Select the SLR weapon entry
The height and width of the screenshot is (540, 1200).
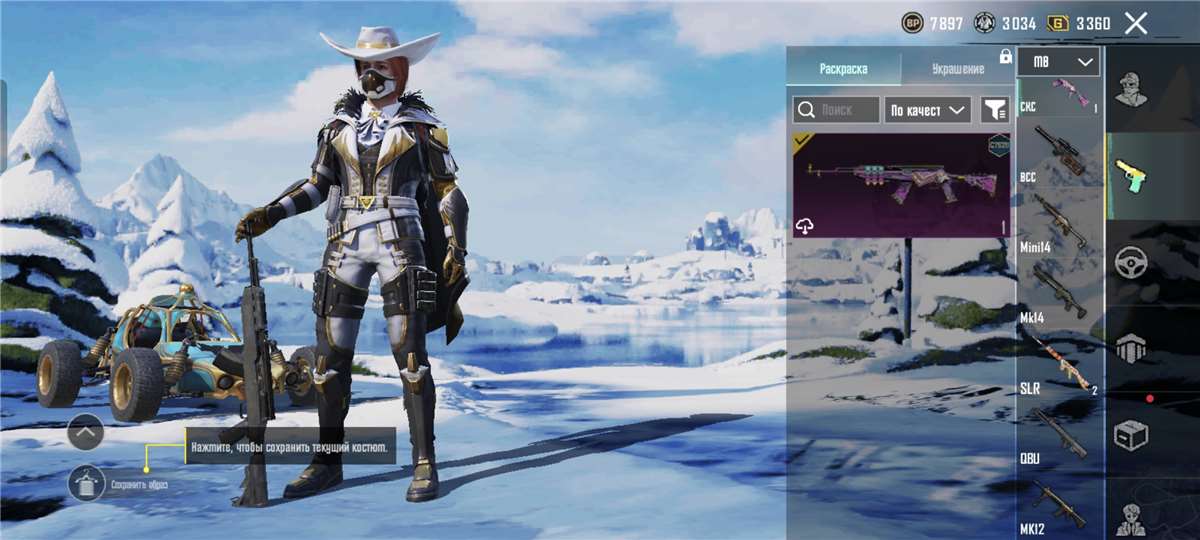[1059, 365]
